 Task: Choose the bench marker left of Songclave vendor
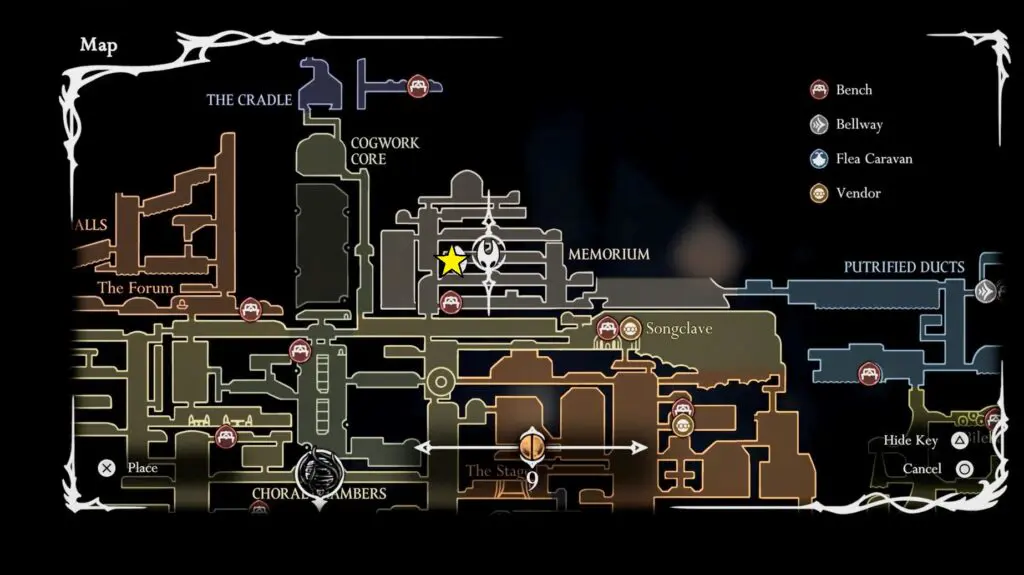pyautogui.click(x=607, y=328)
